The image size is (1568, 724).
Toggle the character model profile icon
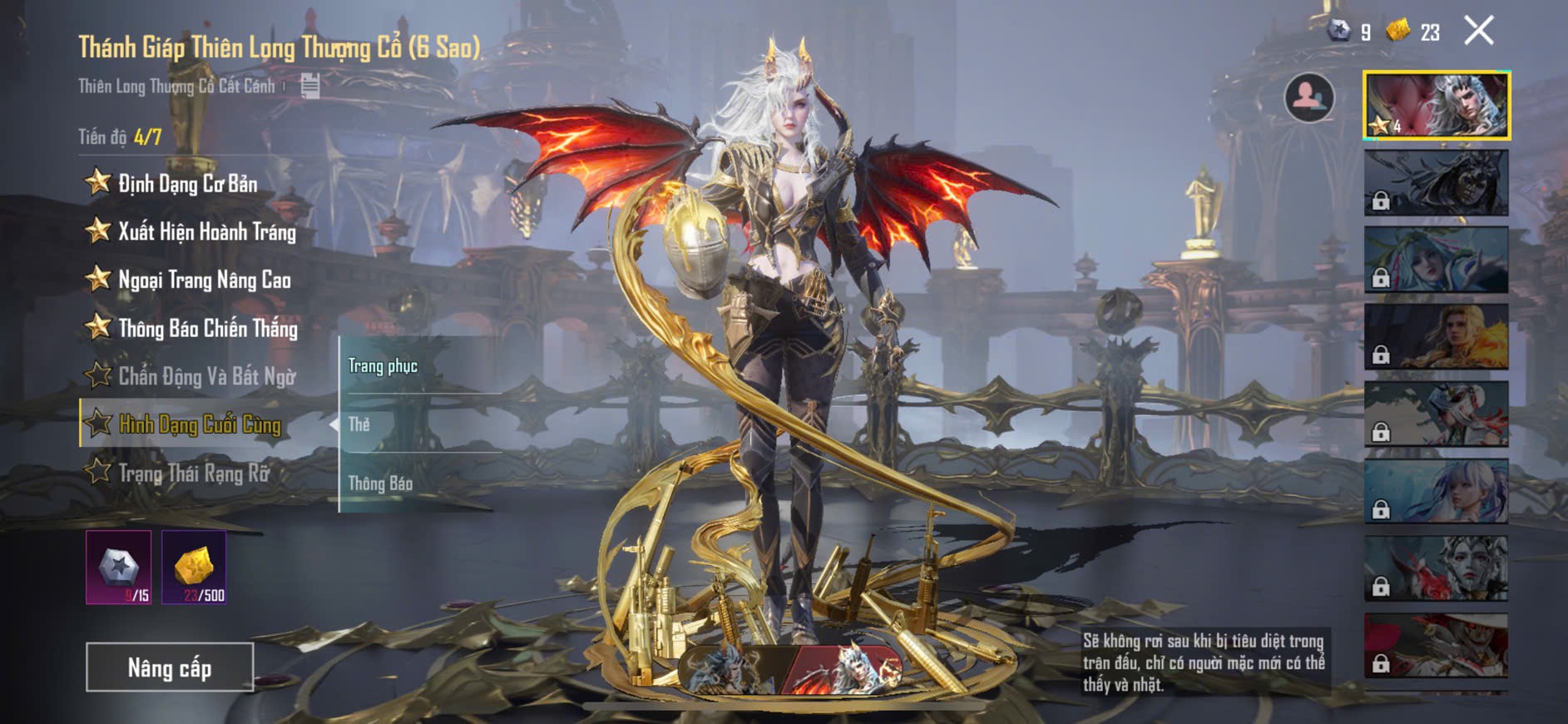pyautogui.click(x=1308, y=97)
